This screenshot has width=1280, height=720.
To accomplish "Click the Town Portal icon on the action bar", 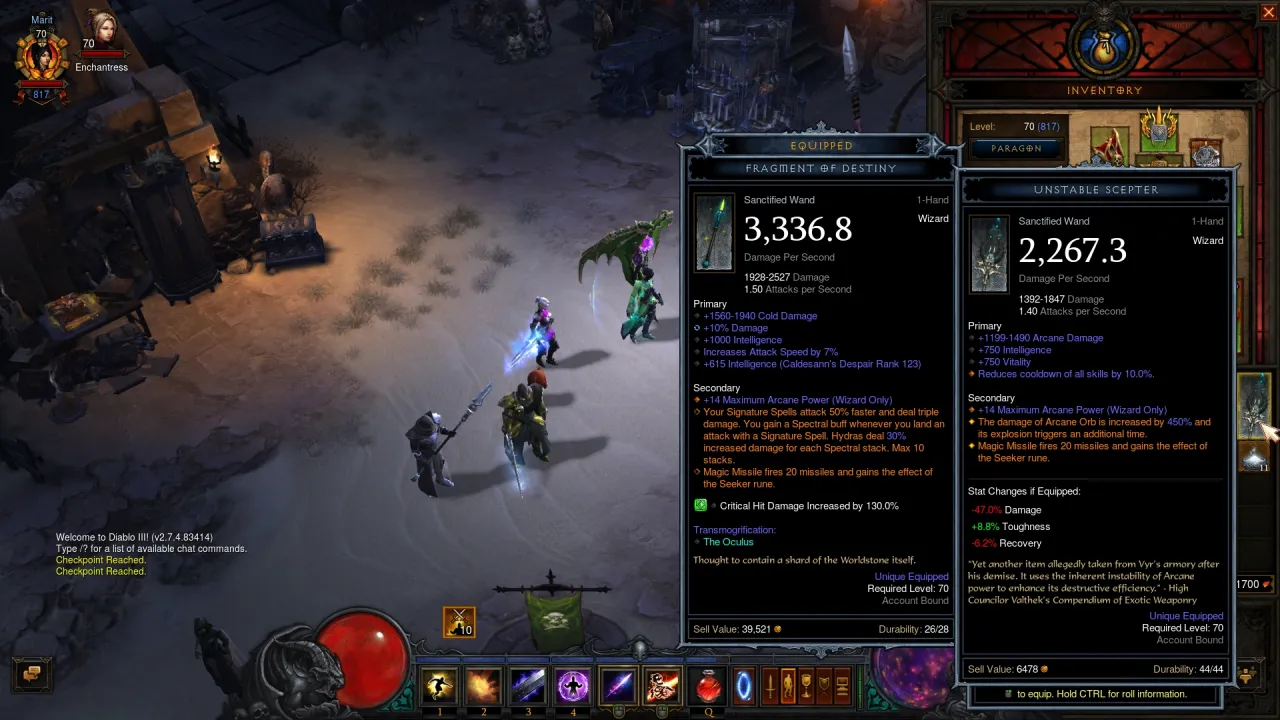I will pyautogui.click(x=743, y=688).
